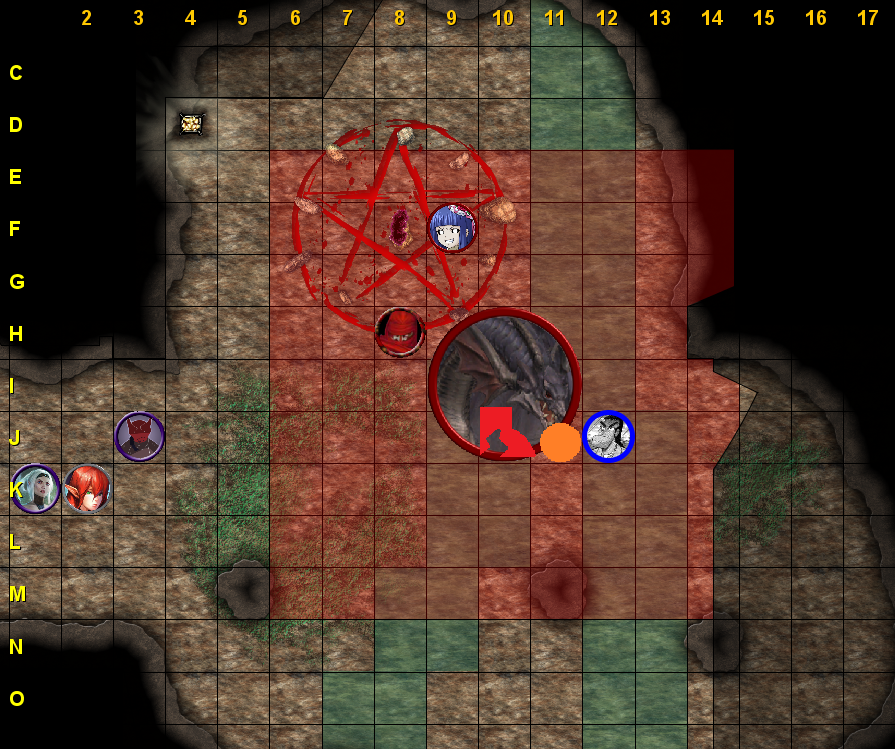Select the blue-haired girl token

tap(452, 228)
